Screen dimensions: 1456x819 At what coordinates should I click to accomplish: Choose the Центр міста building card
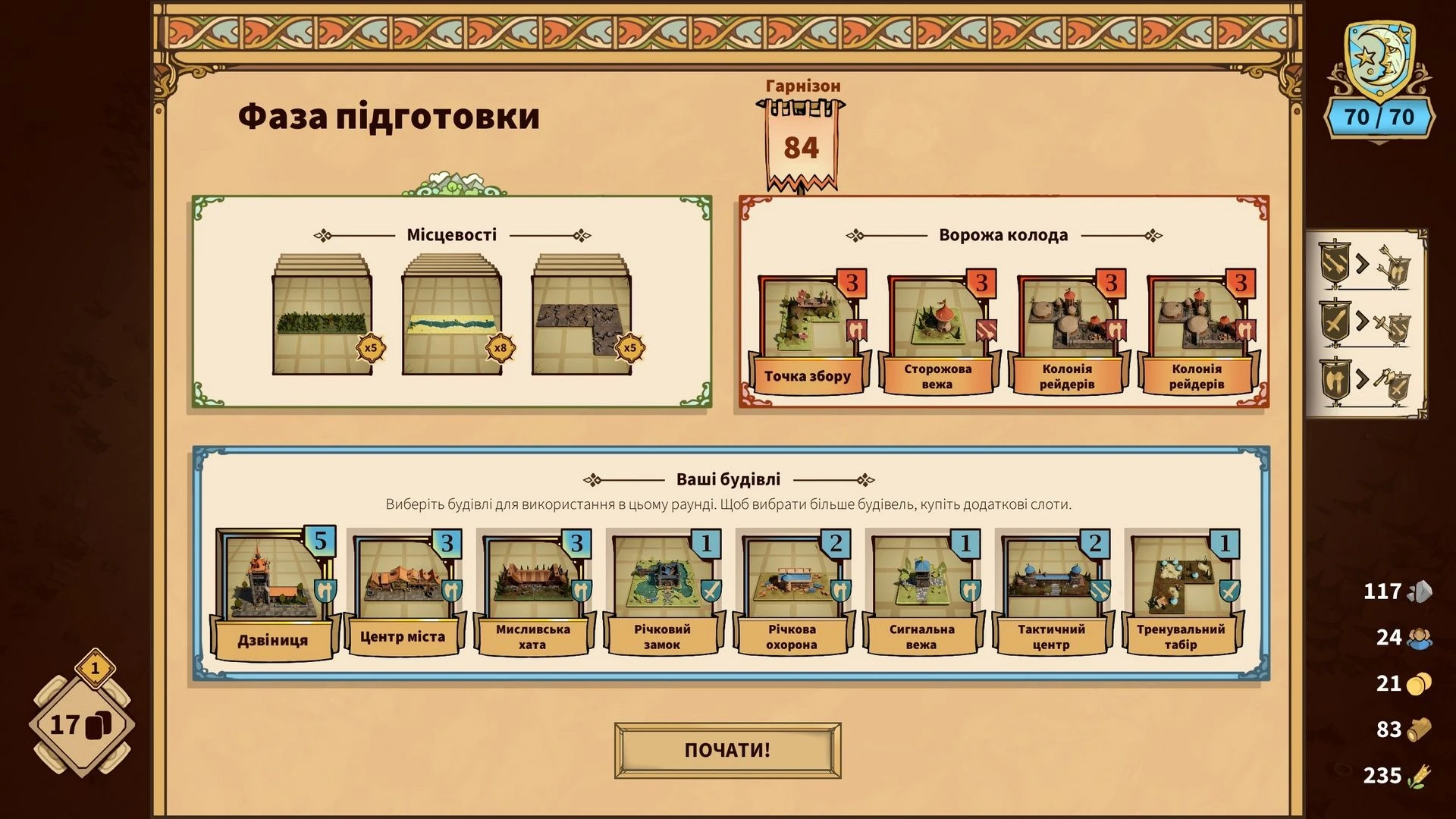(403, 593)
